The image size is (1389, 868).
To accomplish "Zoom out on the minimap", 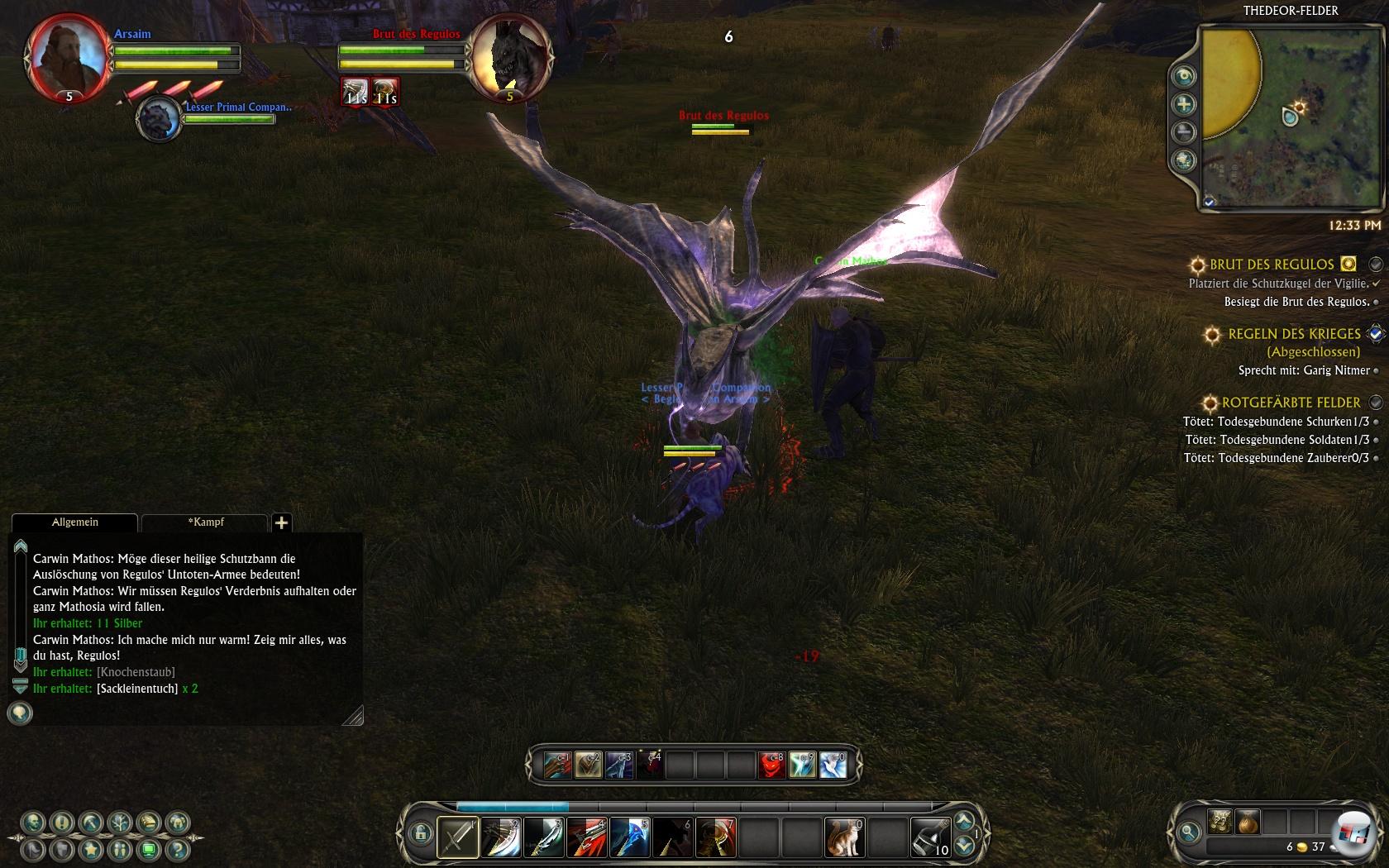I will pos(1184,132).
